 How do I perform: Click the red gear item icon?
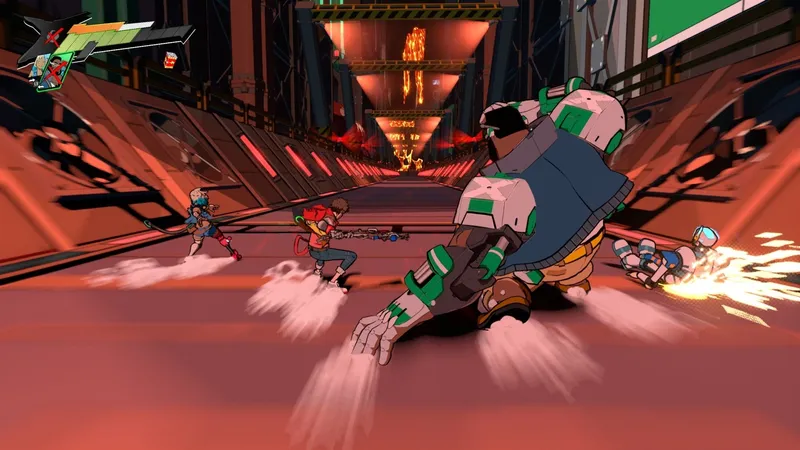click(170, 60)
